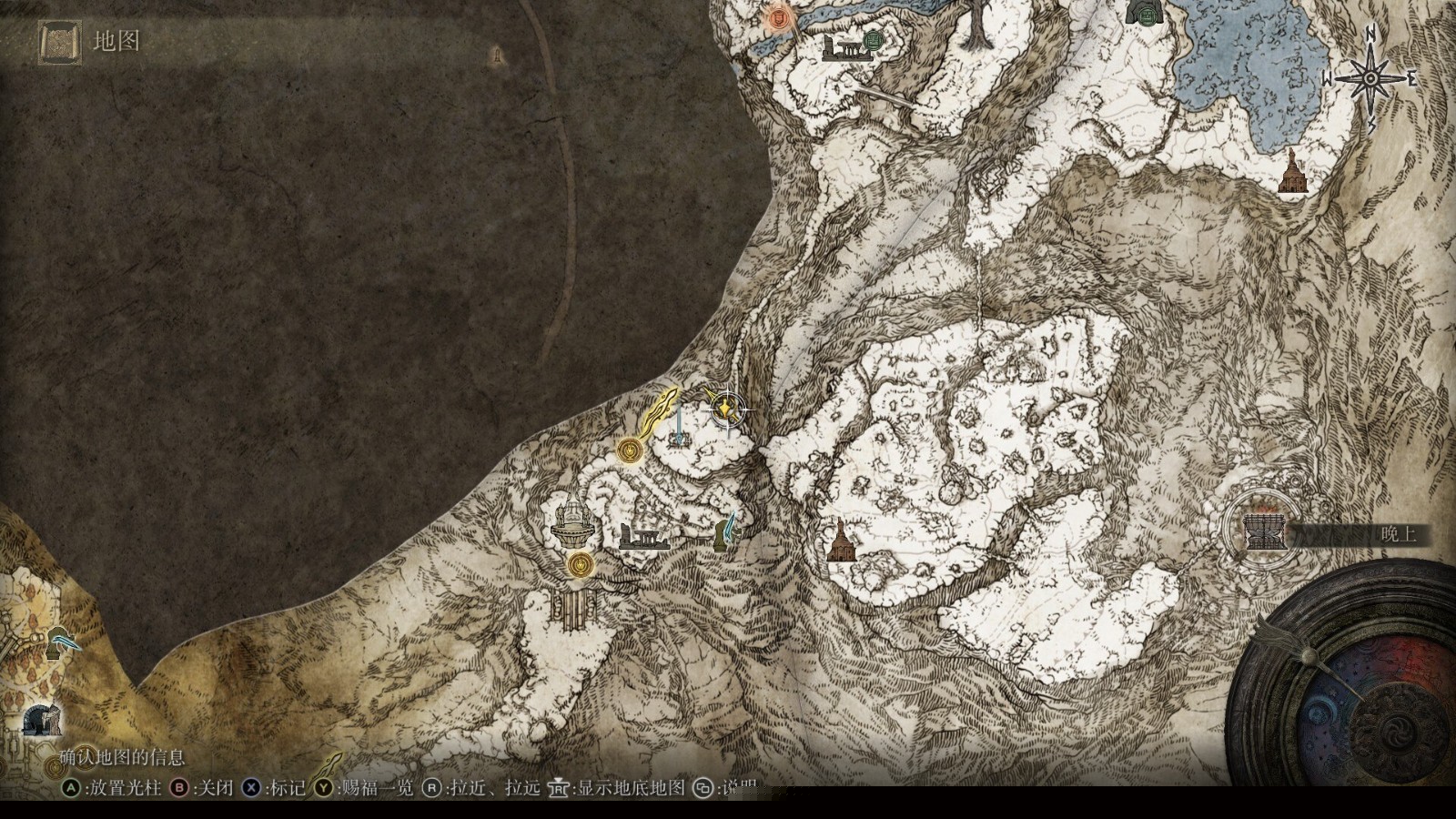Select the blue beacon beam marker
This screenshot has width=1456, height=819.
(678, 426)
